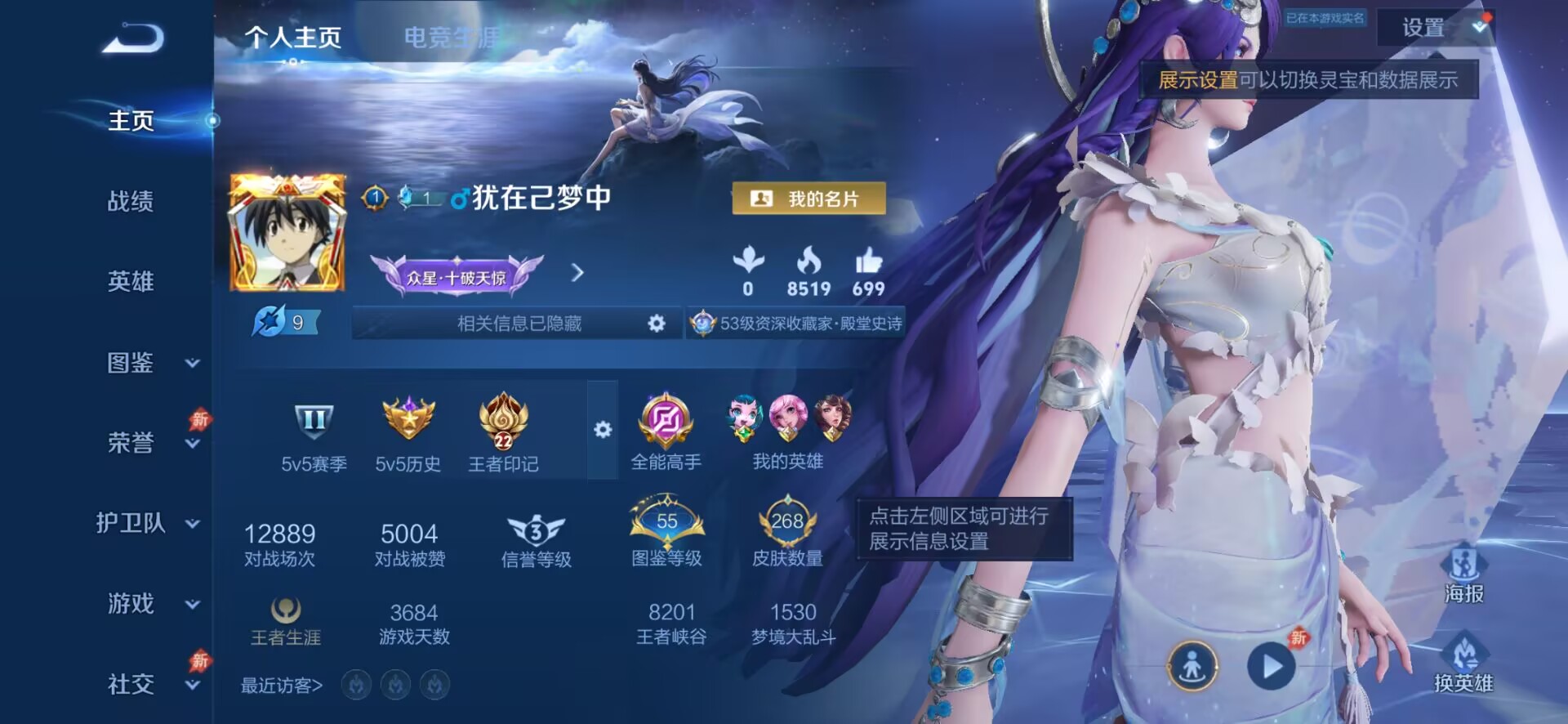Check the 信誉等级 credit level badge
This screenshot has width=1568, height=724.
[x=537, y=530]
